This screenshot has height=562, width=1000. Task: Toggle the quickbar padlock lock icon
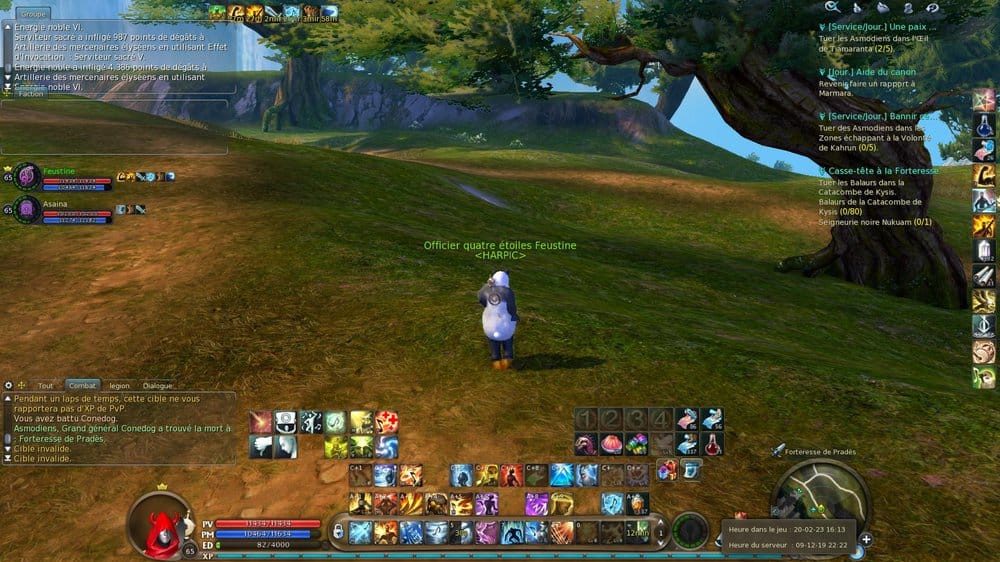point(339,531)
